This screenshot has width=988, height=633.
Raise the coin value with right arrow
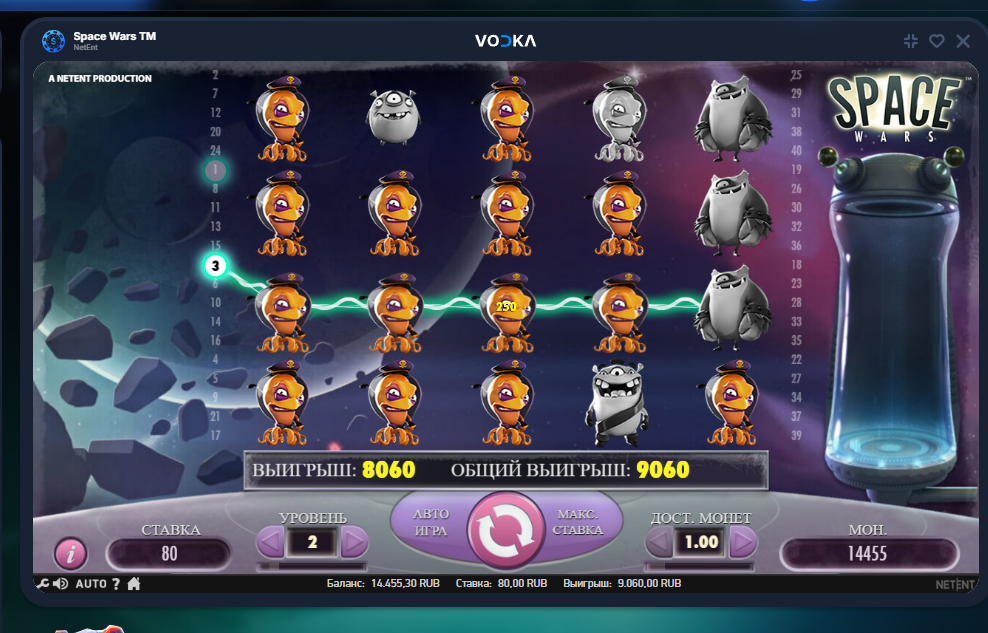point(742,542)
